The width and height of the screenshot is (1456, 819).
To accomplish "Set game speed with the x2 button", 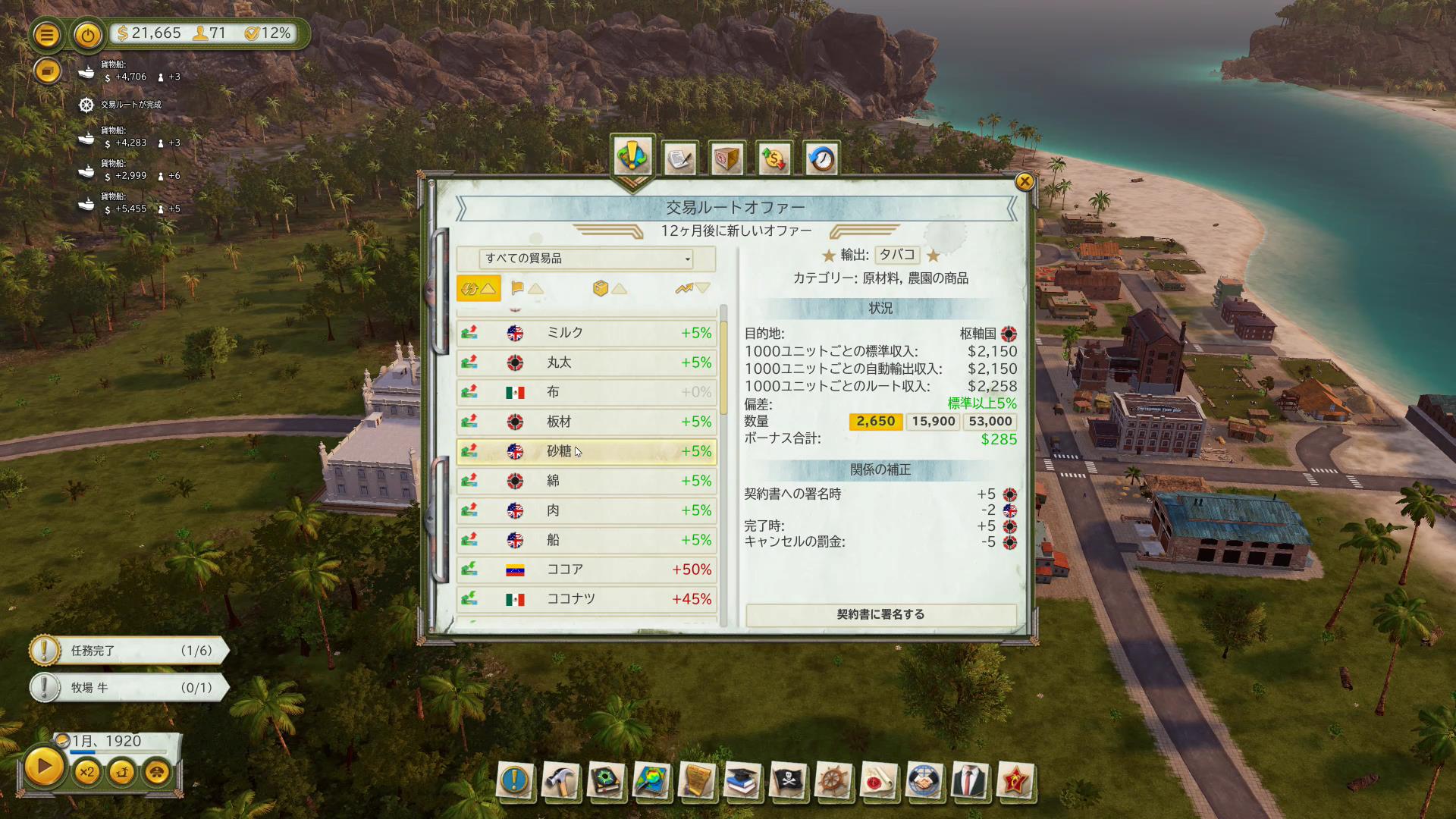I will pyautogui.click(x=86, y=773).
